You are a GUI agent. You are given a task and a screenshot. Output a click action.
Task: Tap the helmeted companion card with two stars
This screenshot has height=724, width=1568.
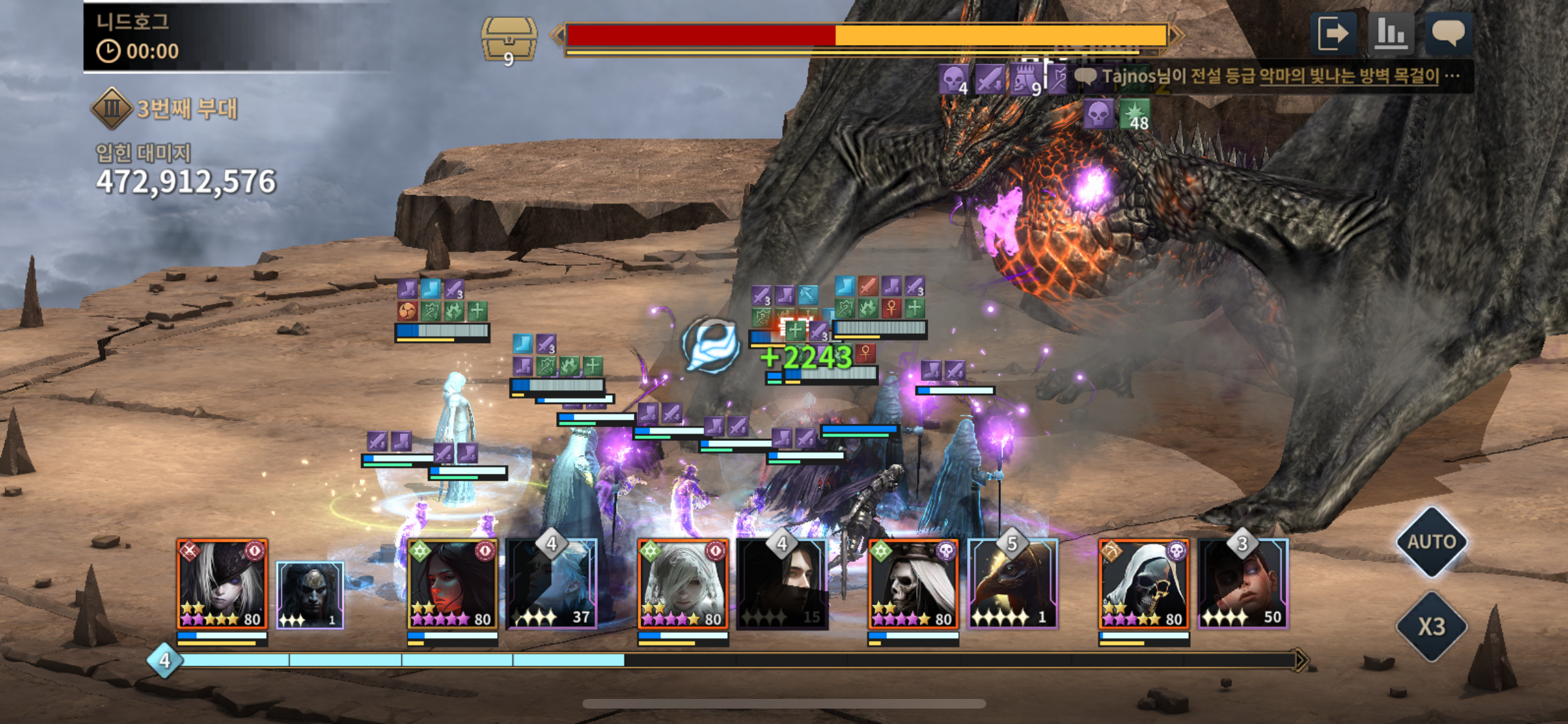[310, 595]
